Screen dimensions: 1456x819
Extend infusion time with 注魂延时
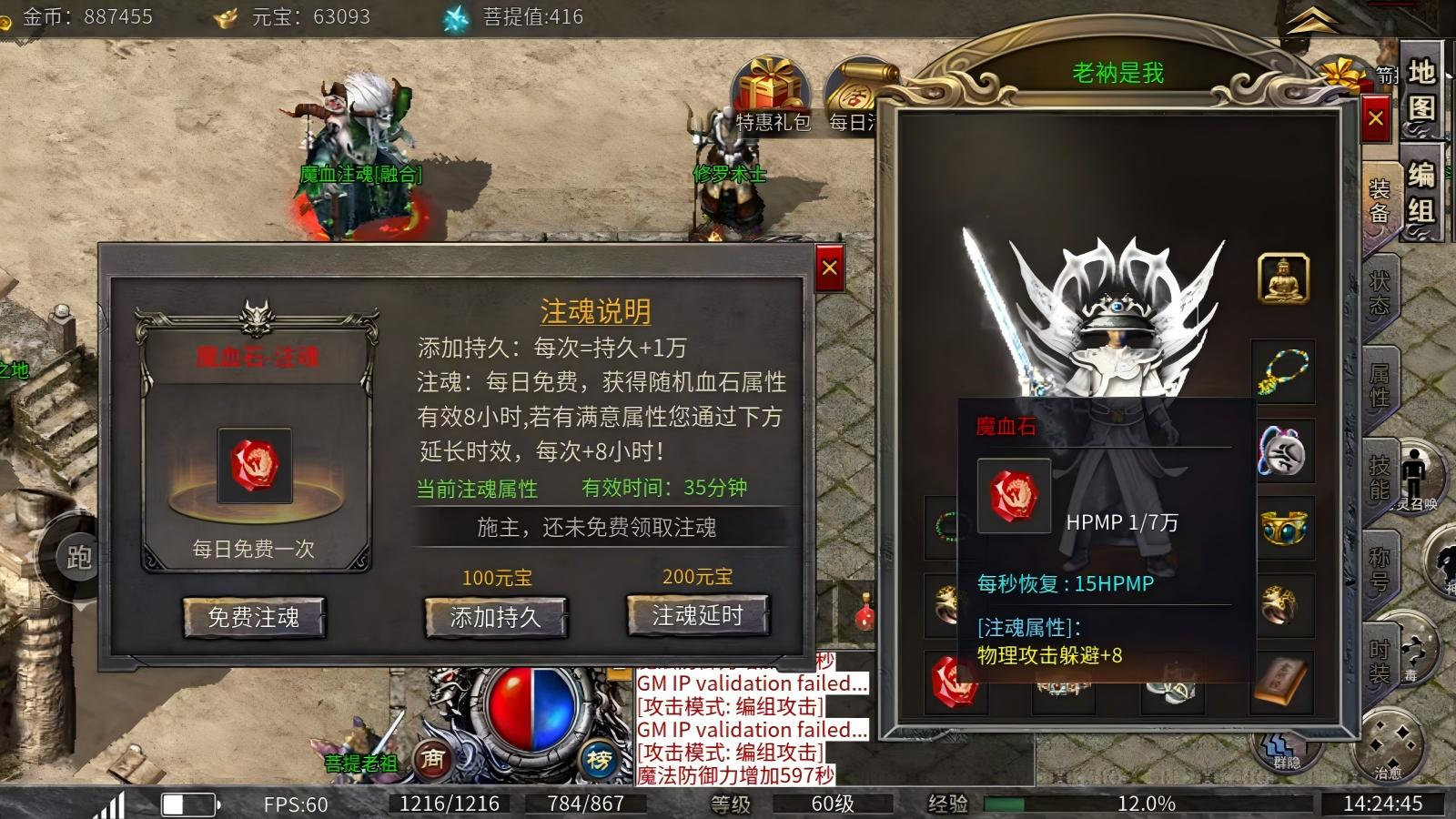point(698,616)
